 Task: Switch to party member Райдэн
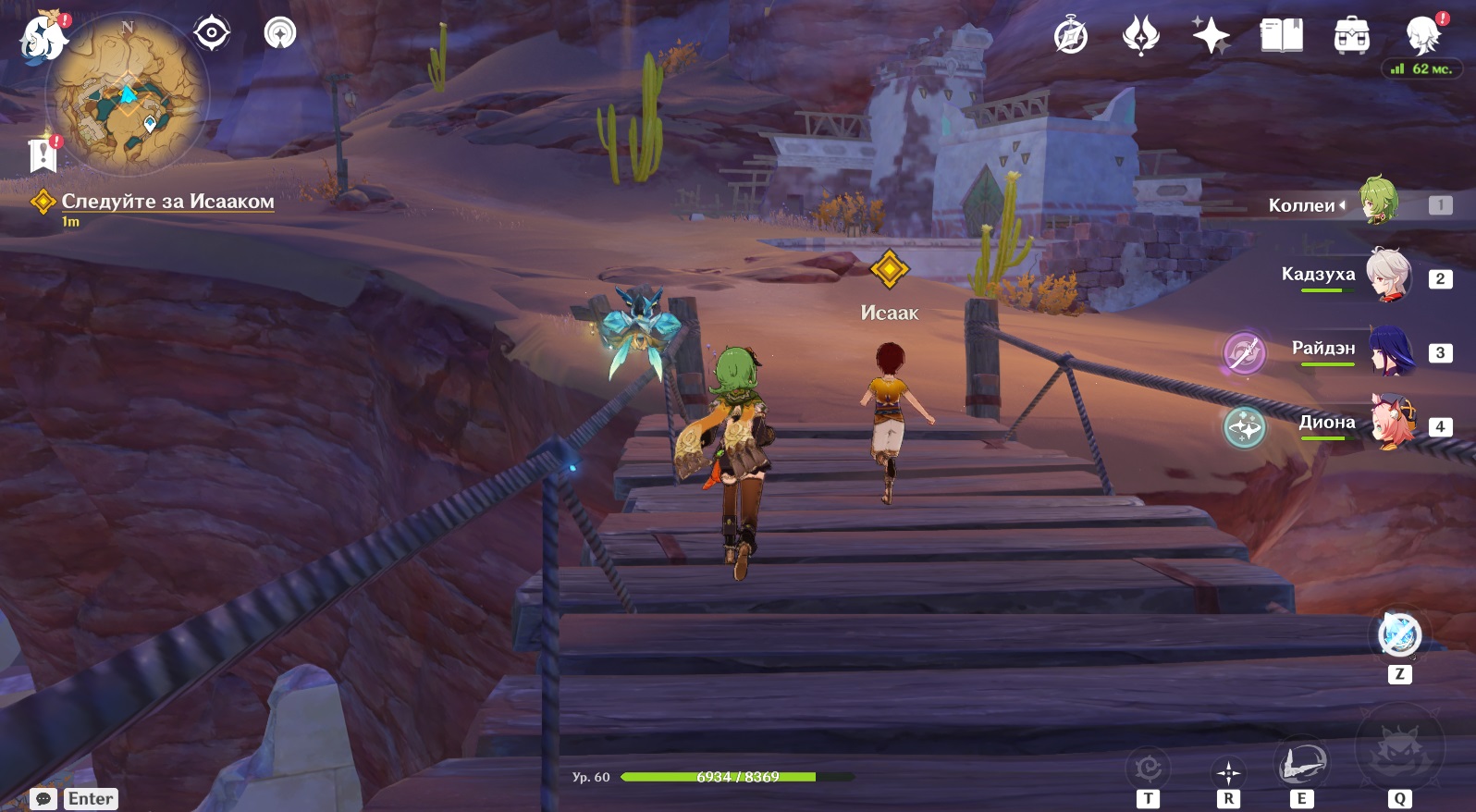pos(1389,350)
